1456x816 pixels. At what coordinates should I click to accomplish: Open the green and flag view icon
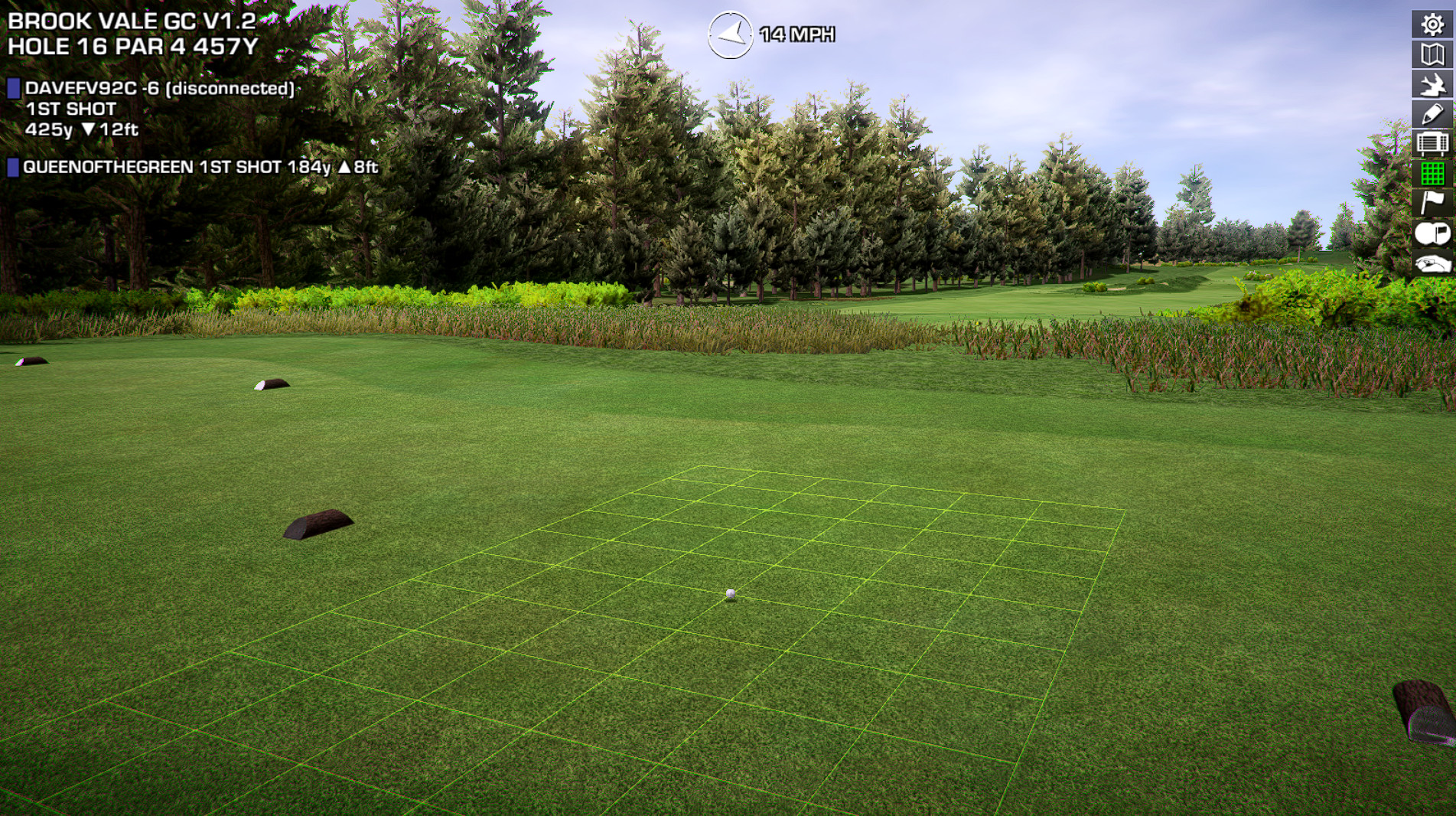[1432, 233]
